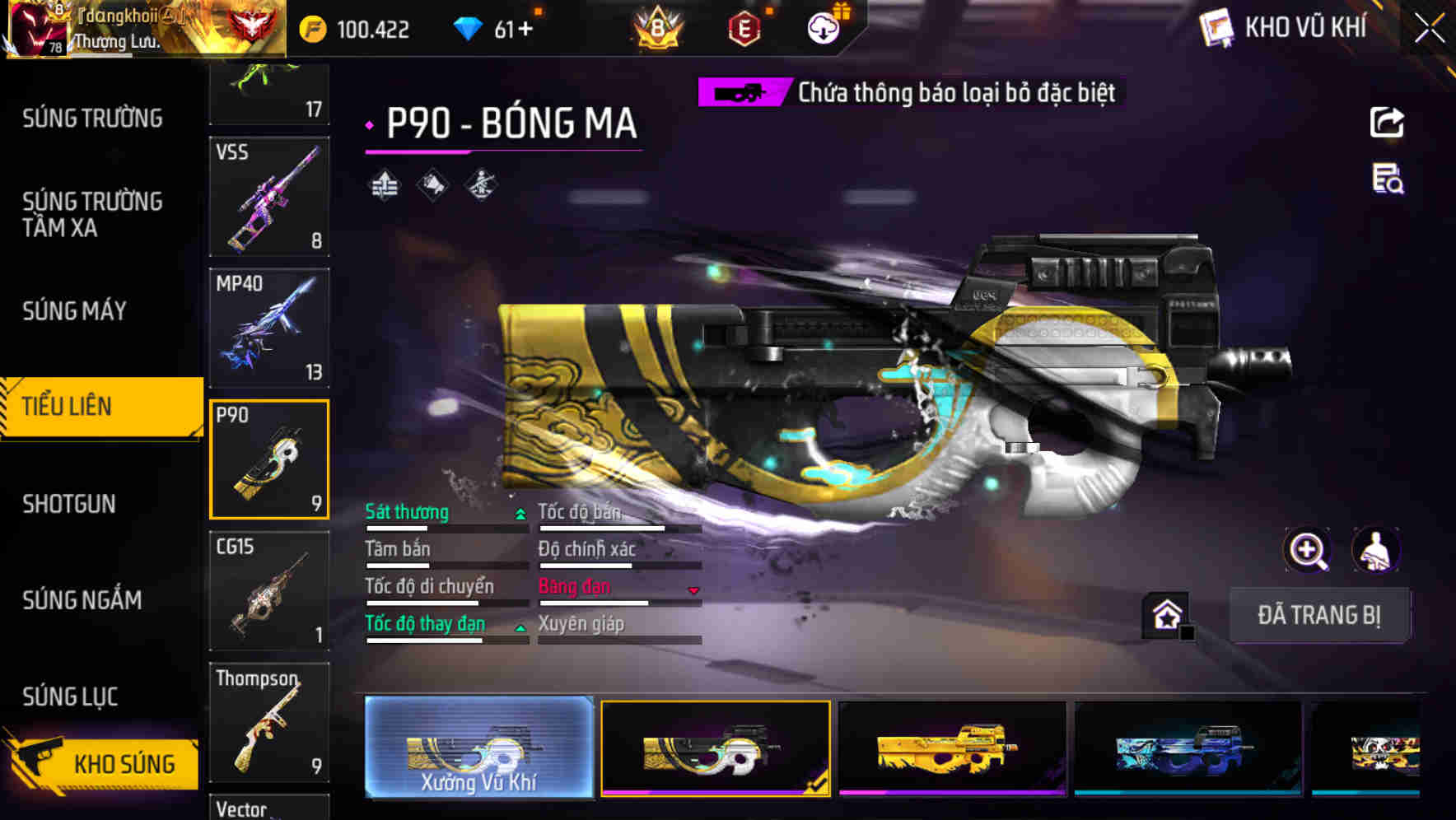The height and width of the screenshot is (820, 1456).
Task: Open Xưởng Vũ Khí
Action: [x=478, y=749]
